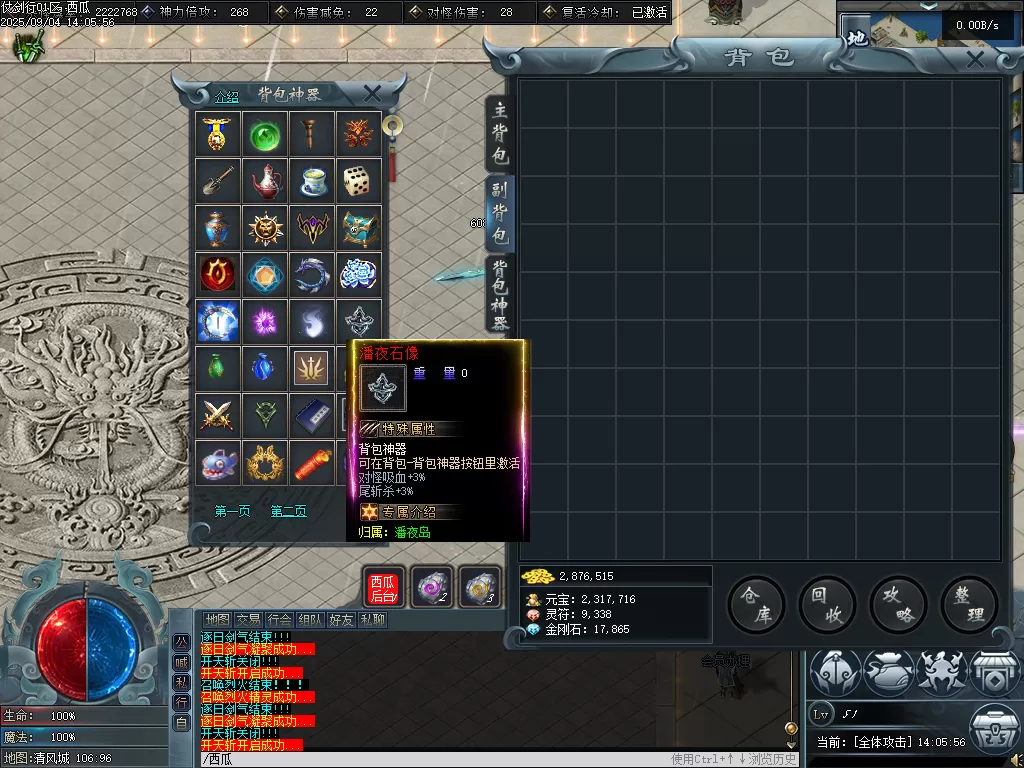Viewport: 1024px width, 768px height.
Task: Click the red 西瓜后台 button
Action: click(383, 588)
